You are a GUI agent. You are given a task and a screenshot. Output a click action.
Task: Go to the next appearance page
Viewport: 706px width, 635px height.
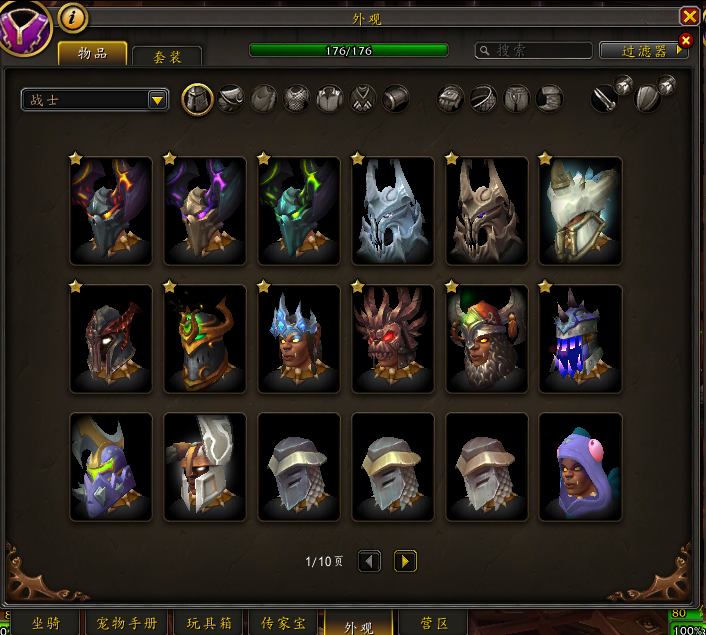pyautogui.click(x=405, y=561)
